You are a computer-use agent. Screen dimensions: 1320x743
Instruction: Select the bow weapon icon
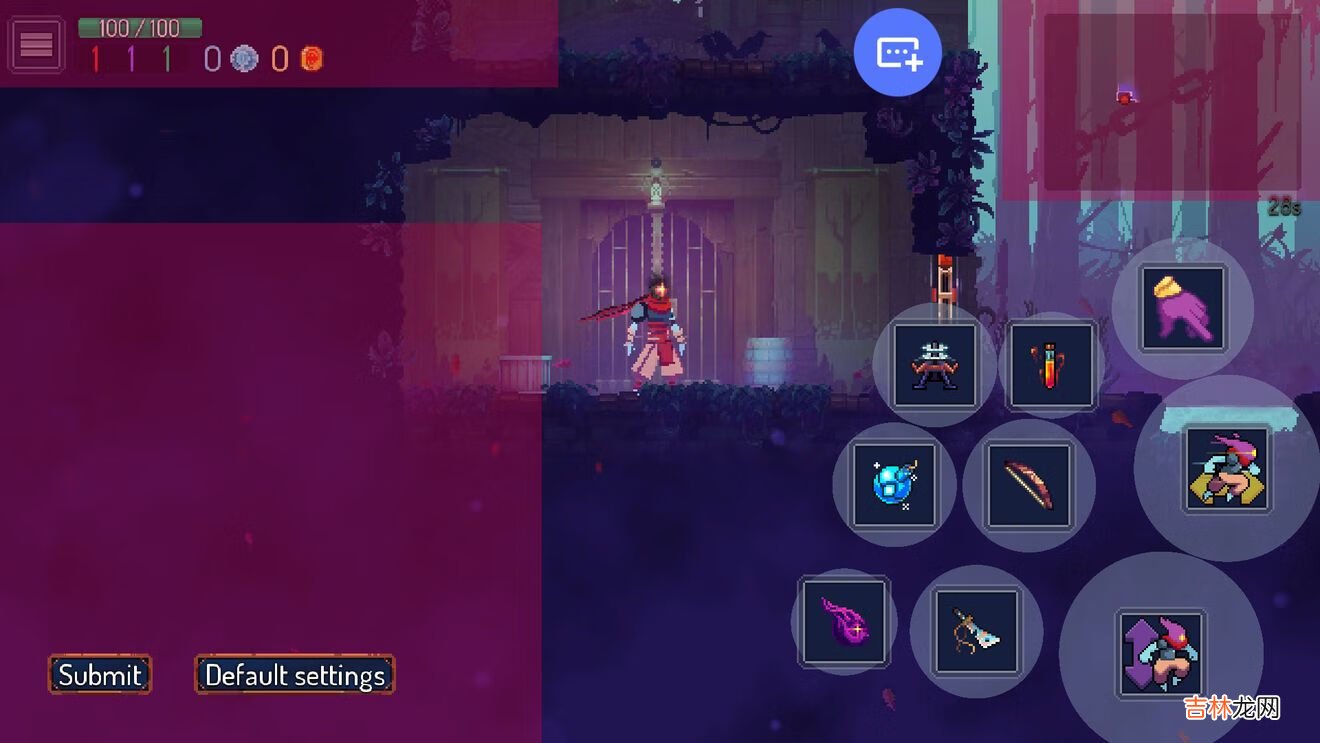click(x=1029, y=485)
